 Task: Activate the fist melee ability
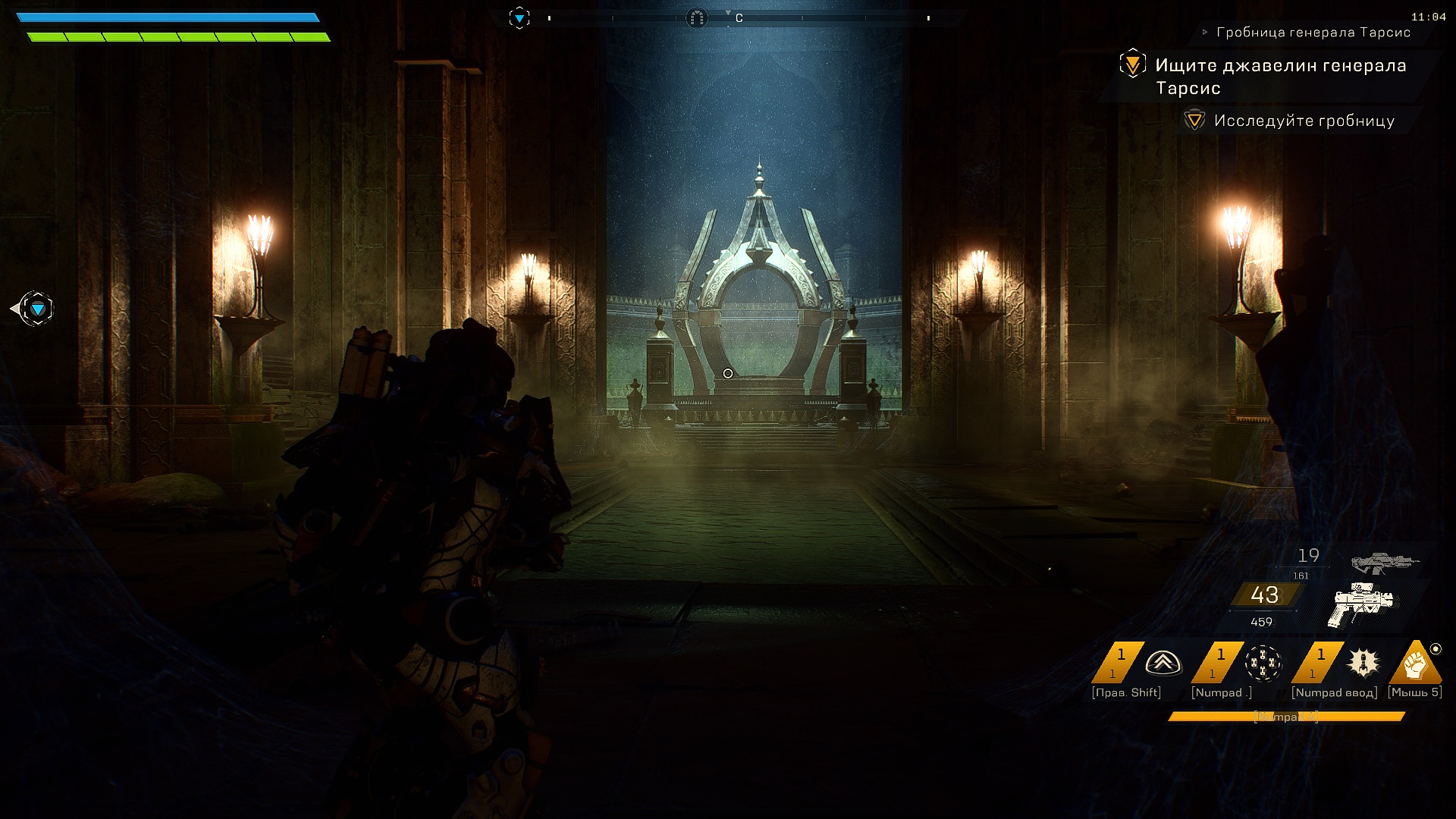[x=1415, y=664]
